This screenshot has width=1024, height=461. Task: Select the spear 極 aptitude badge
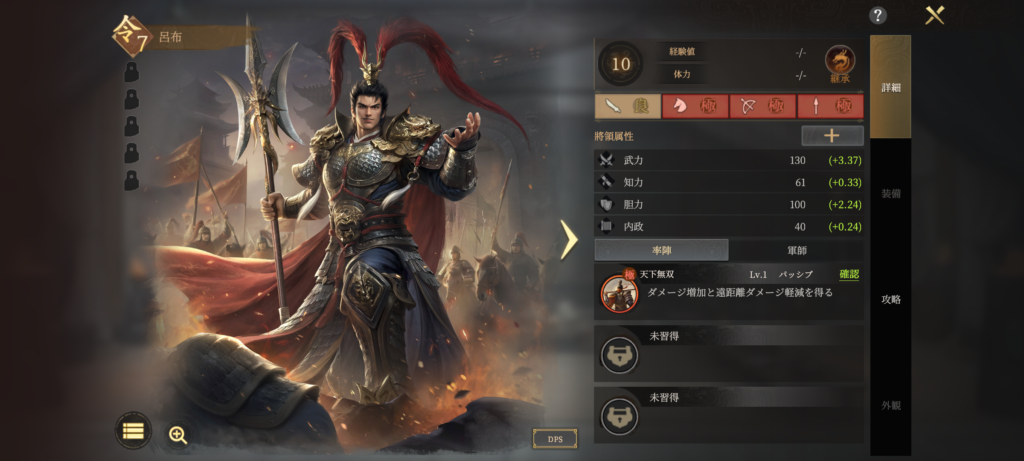pos(830,106)
